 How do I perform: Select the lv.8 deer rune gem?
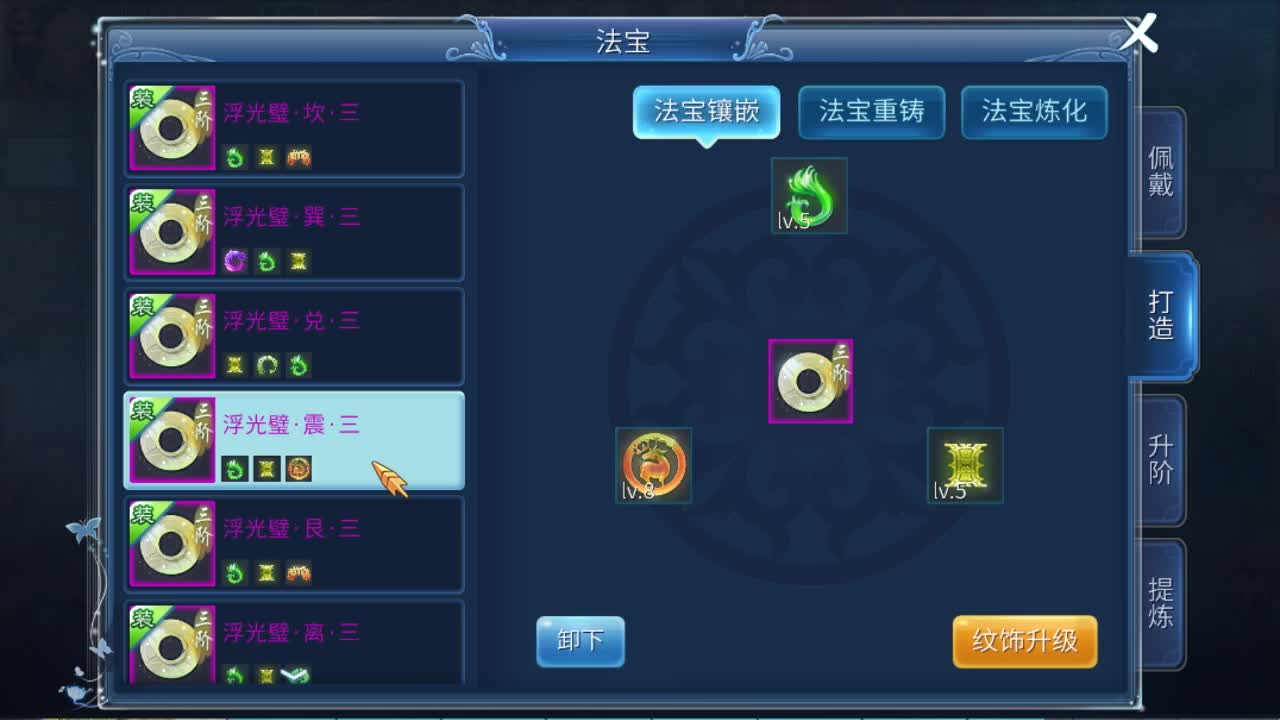653,464
